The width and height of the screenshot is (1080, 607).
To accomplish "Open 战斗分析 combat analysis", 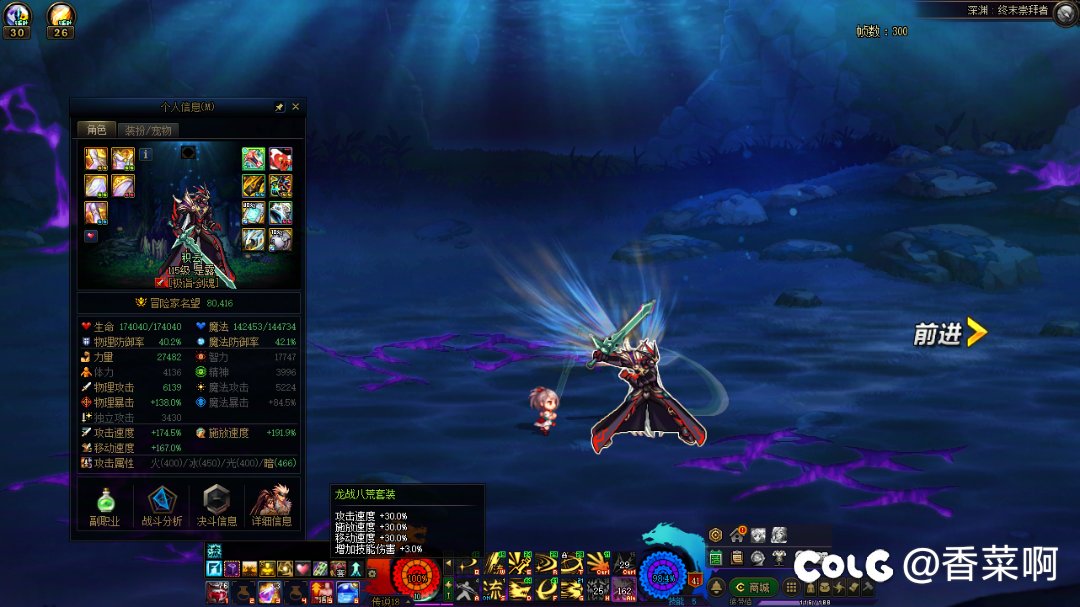I will point(161,505).
